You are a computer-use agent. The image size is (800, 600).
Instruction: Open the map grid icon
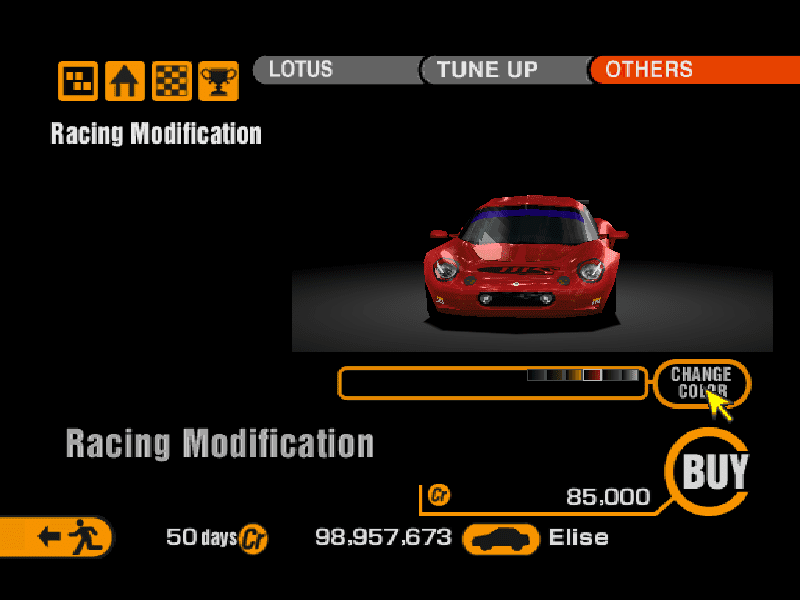point(78,81)
